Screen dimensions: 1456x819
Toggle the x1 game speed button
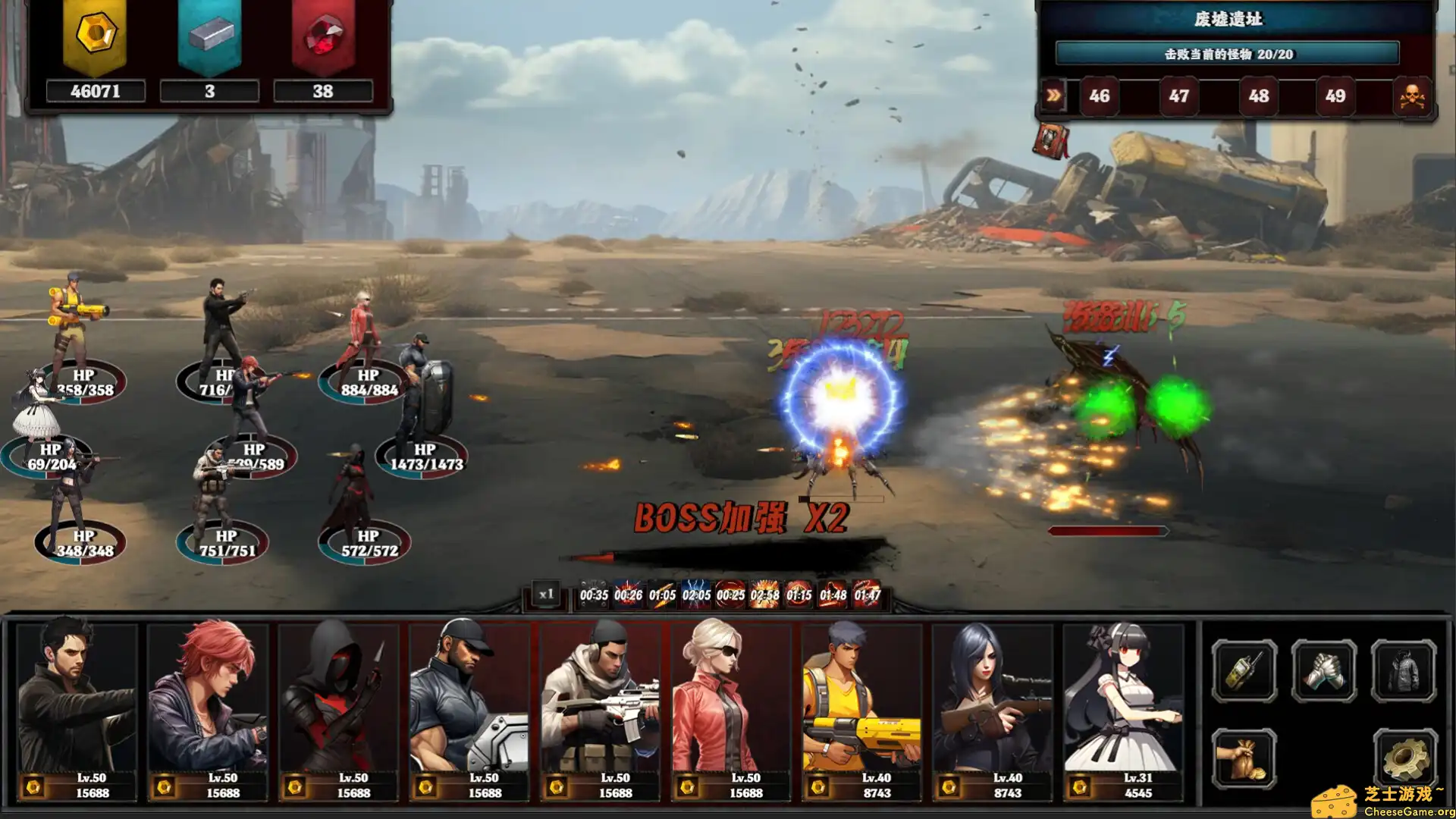tap(546, 595)
